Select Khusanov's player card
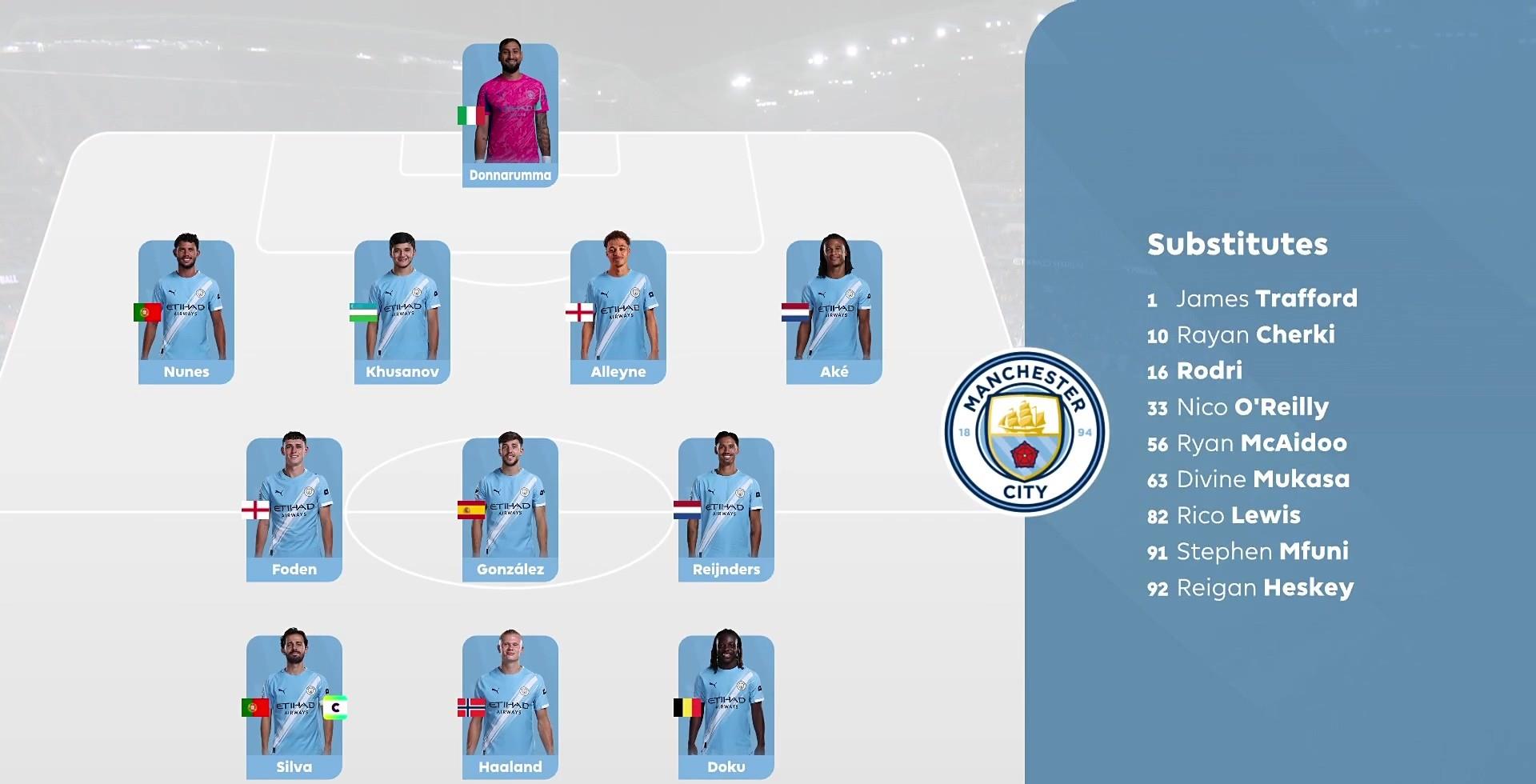1536x784 pixels. click(x=402, y=311)
